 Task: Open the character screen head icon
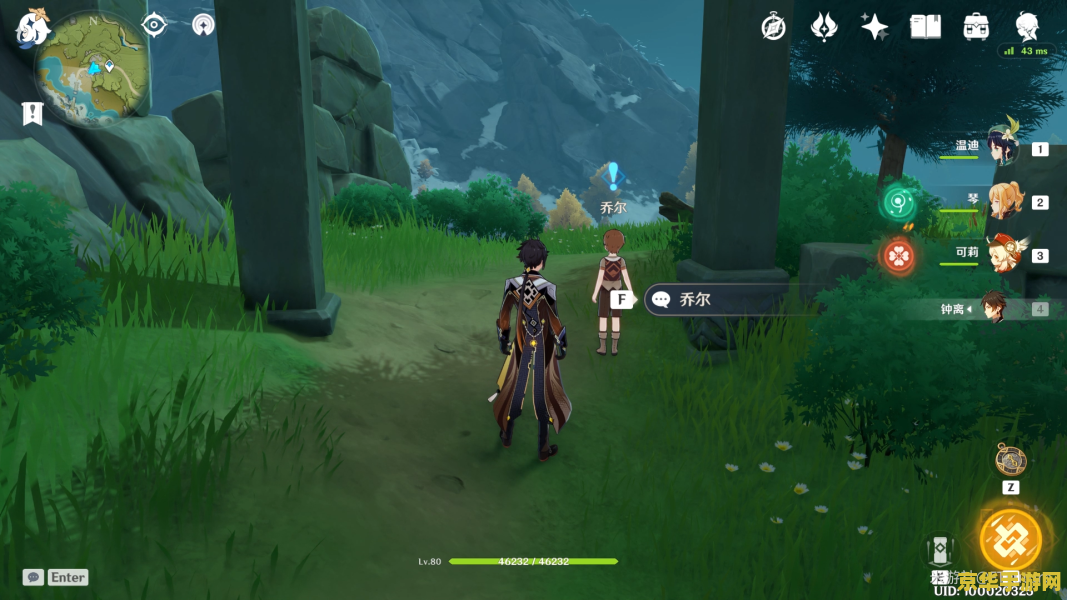[1027, 25]
